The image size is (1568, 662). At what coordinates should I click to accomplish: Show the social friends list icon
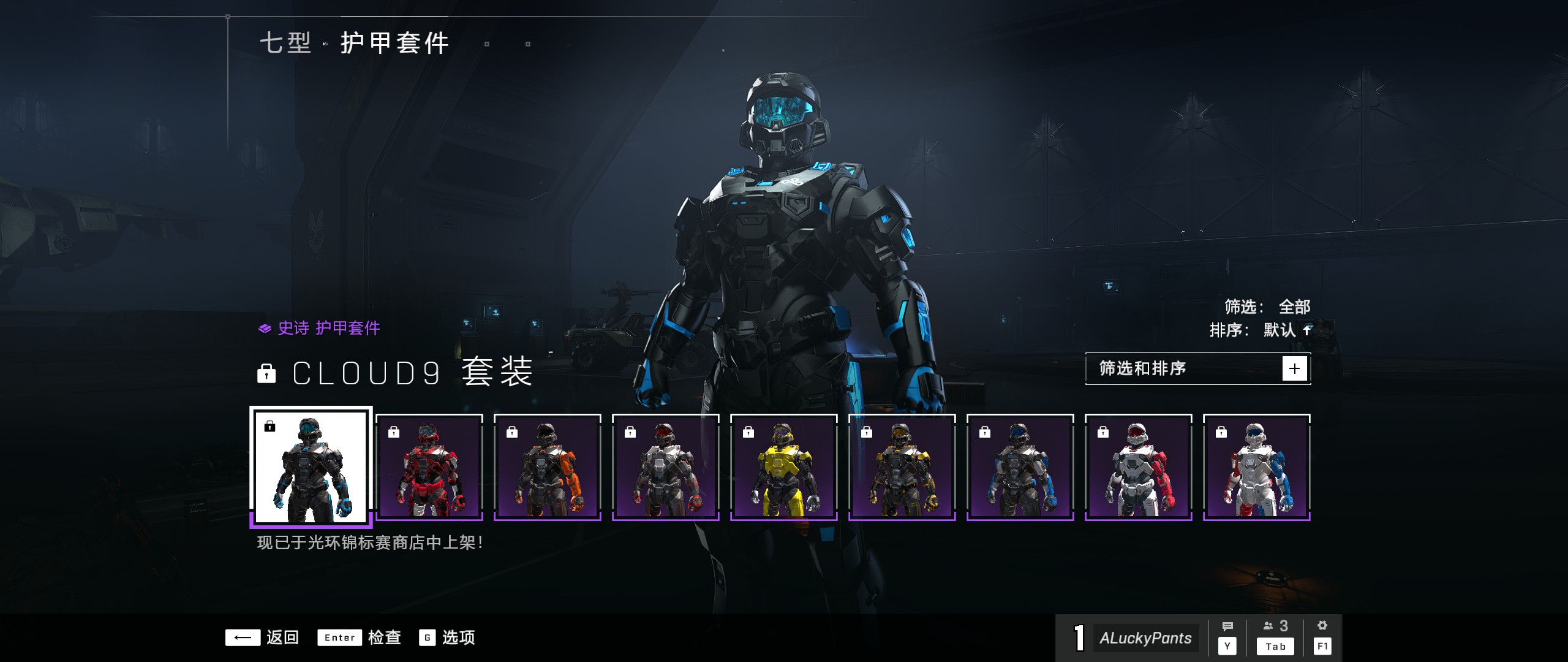coord(1275,637)
